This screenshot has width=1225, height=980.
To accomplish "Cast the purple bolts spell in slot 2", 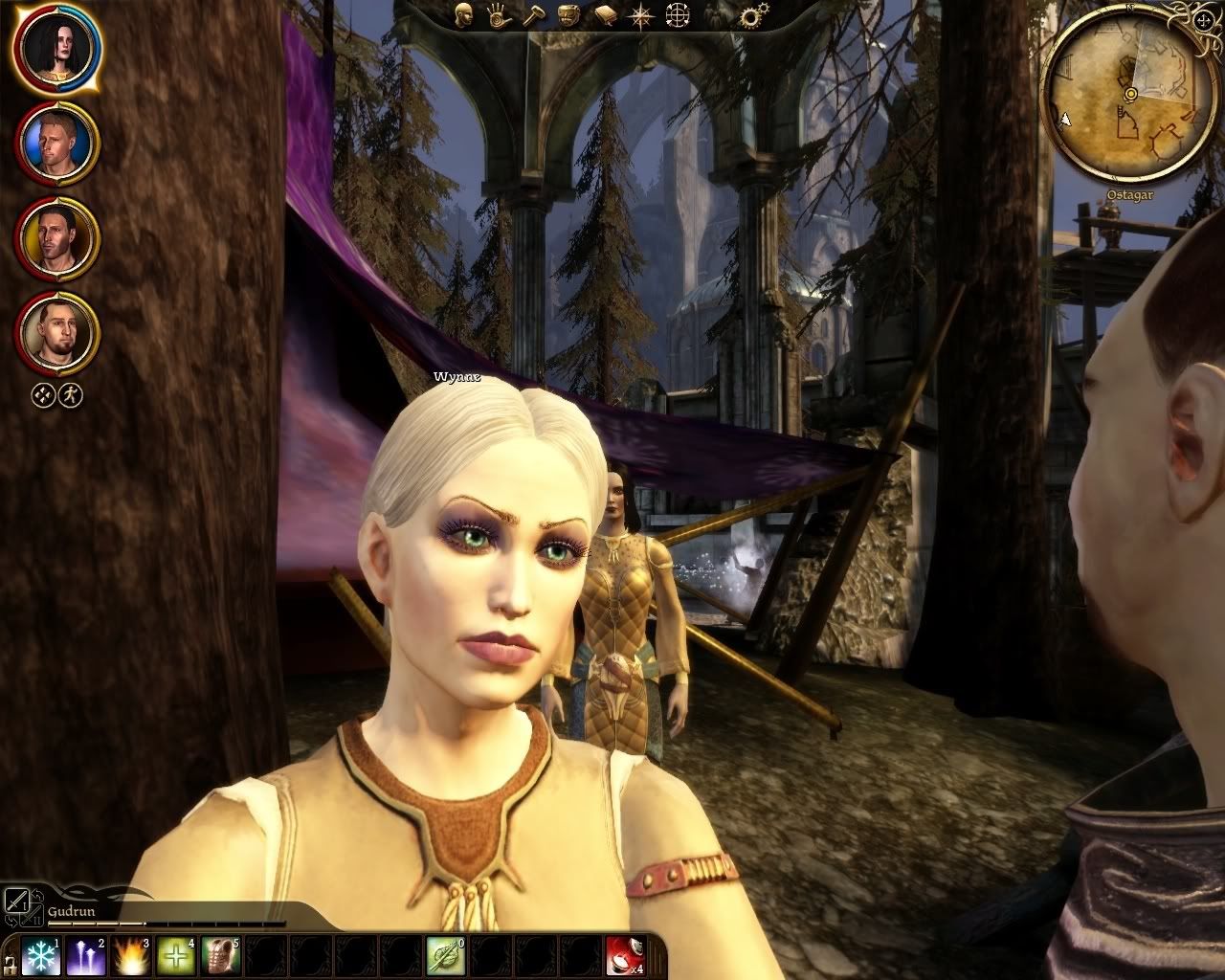I will tap(87, 956).
